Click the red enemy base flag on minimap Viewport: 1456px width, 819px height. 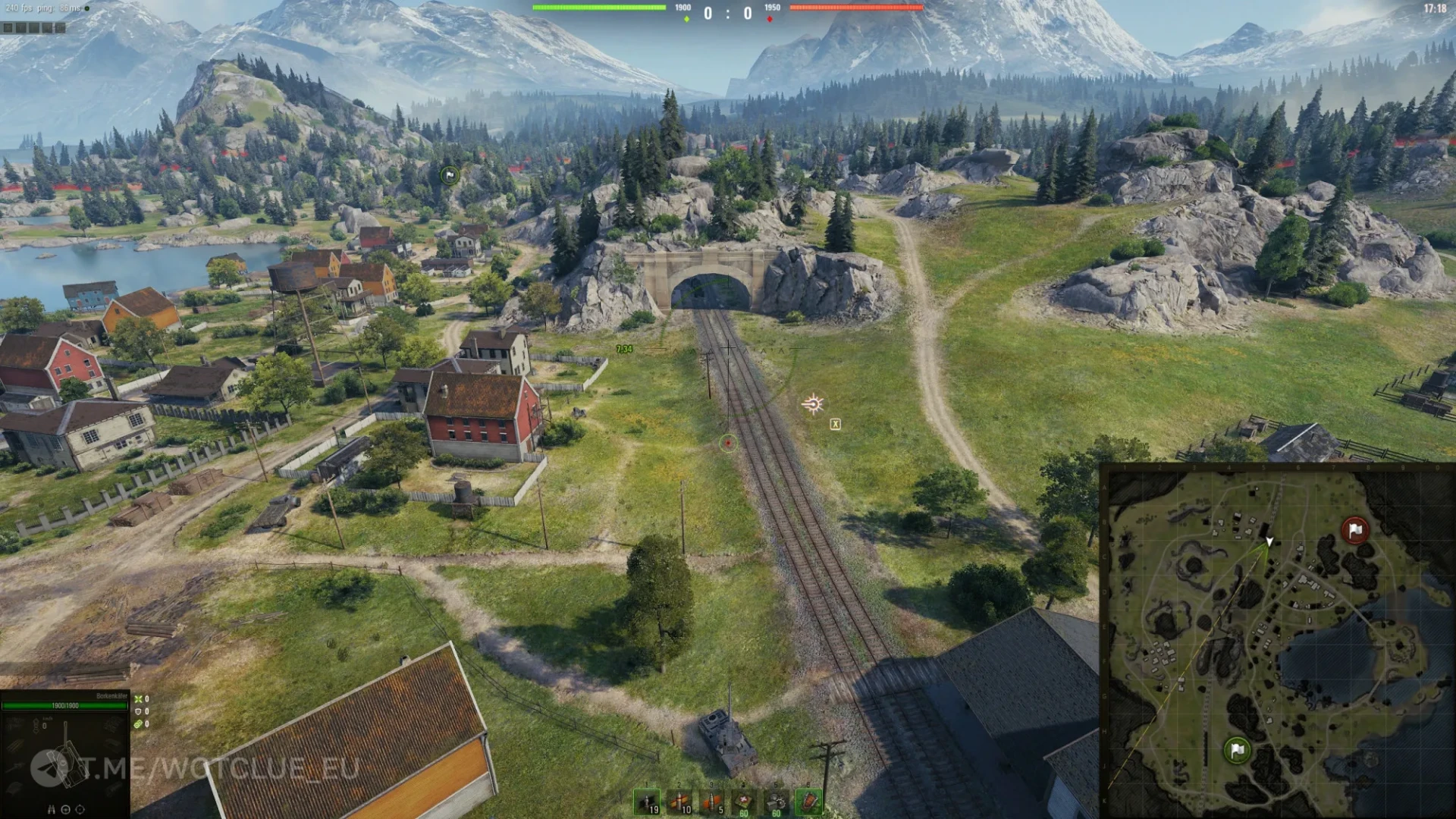coord(1354,530)
